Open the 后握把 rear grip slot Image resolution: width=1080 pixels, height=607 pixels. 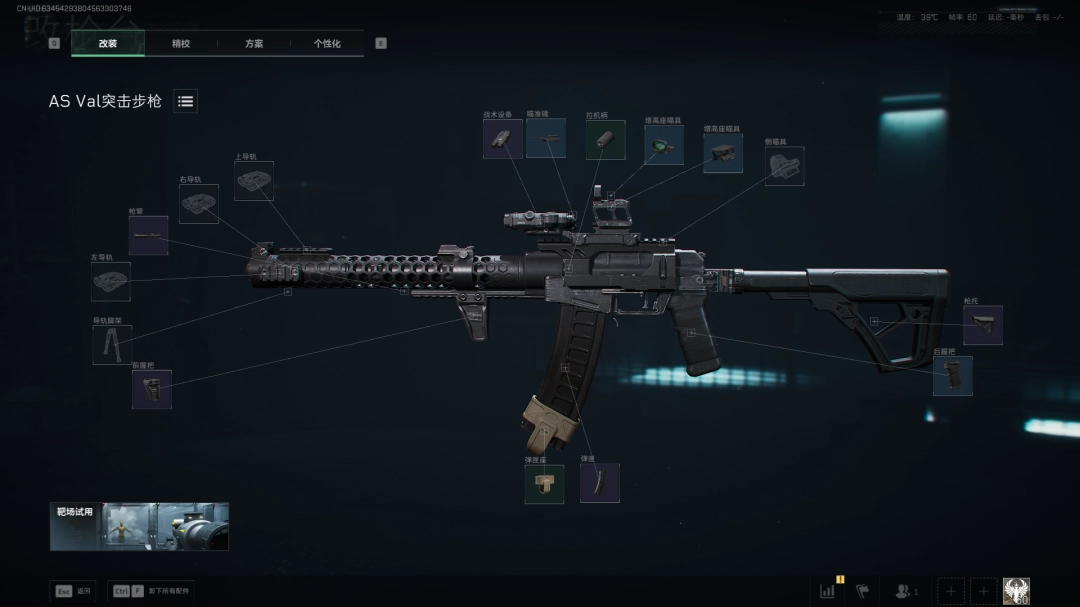pyautogui.click(x=953, y=376)
